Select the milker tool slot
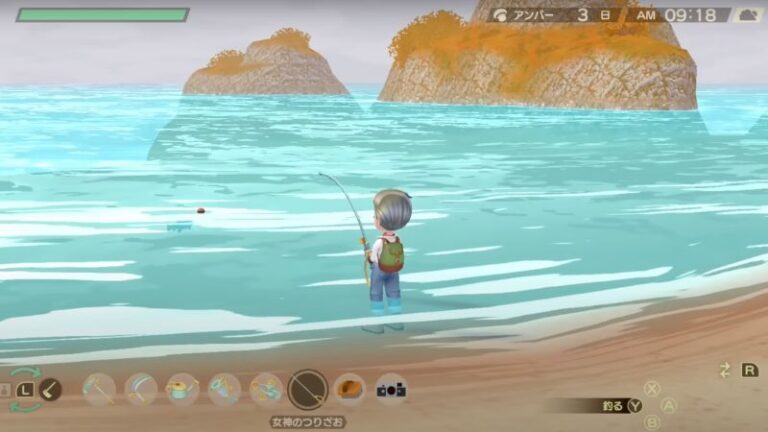Image resolution: width=768 pixels, height=432 pixels. [x=225, y=388]
